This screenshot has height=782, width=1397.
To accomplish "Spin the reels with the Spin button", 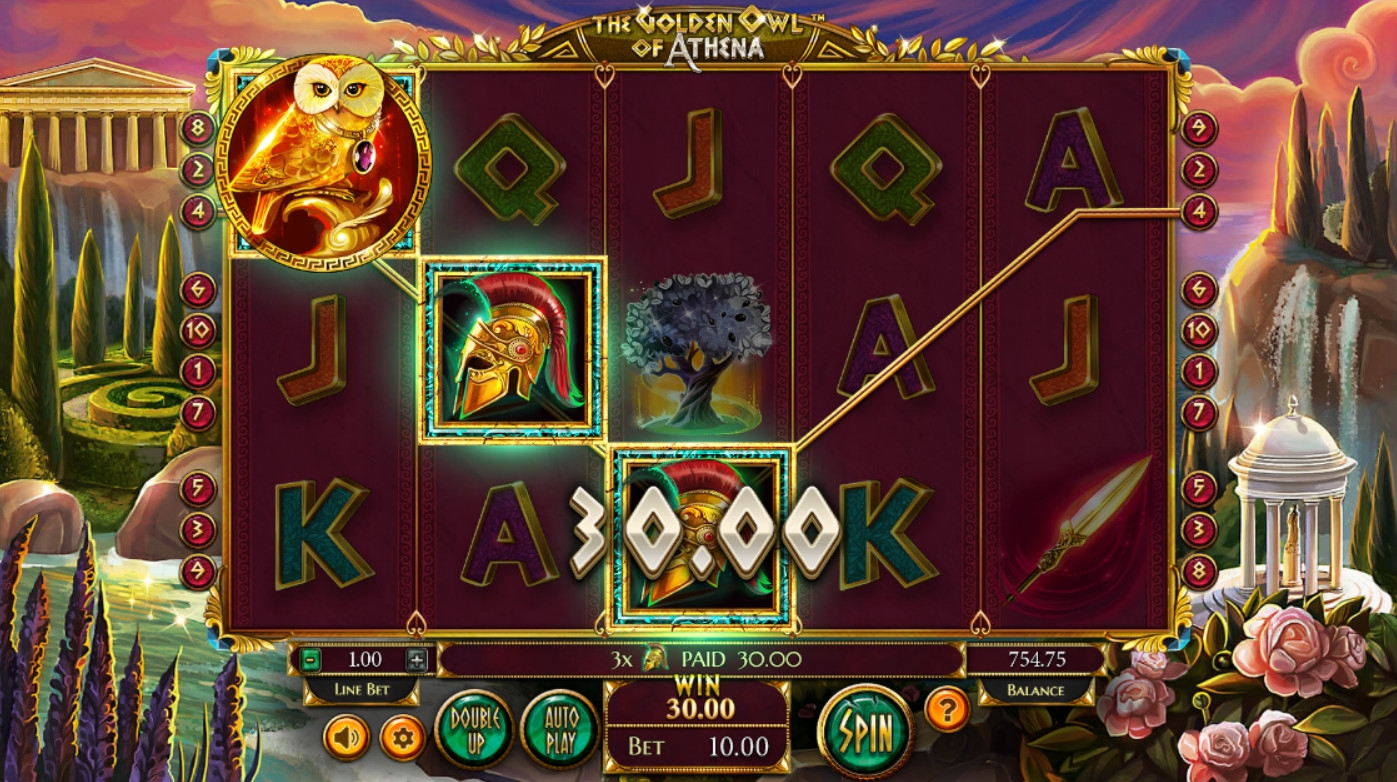I will [x=865, y=730].
